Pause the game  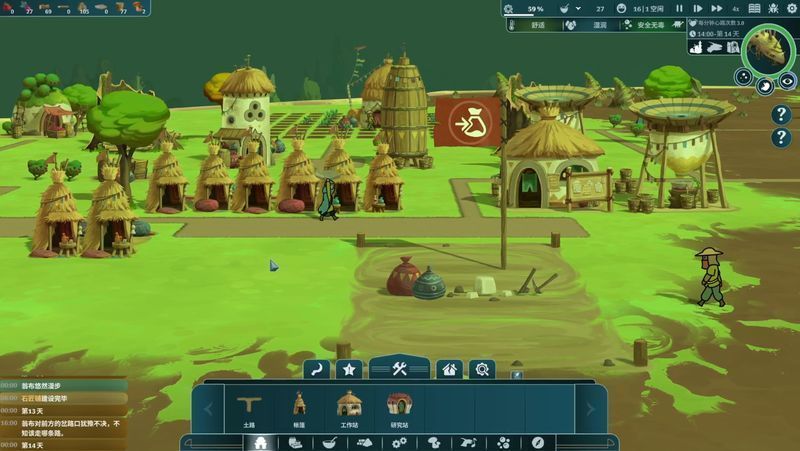pos(680,8)
